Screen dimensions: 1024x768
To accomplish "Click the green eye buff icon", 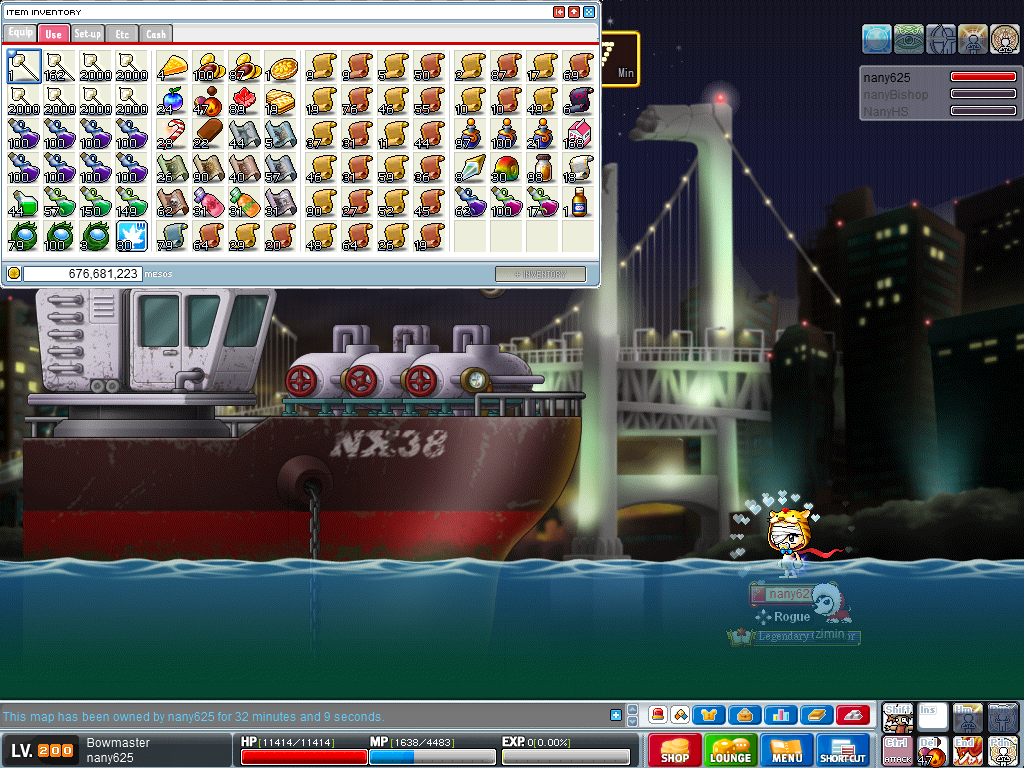I will pos(909,38).
